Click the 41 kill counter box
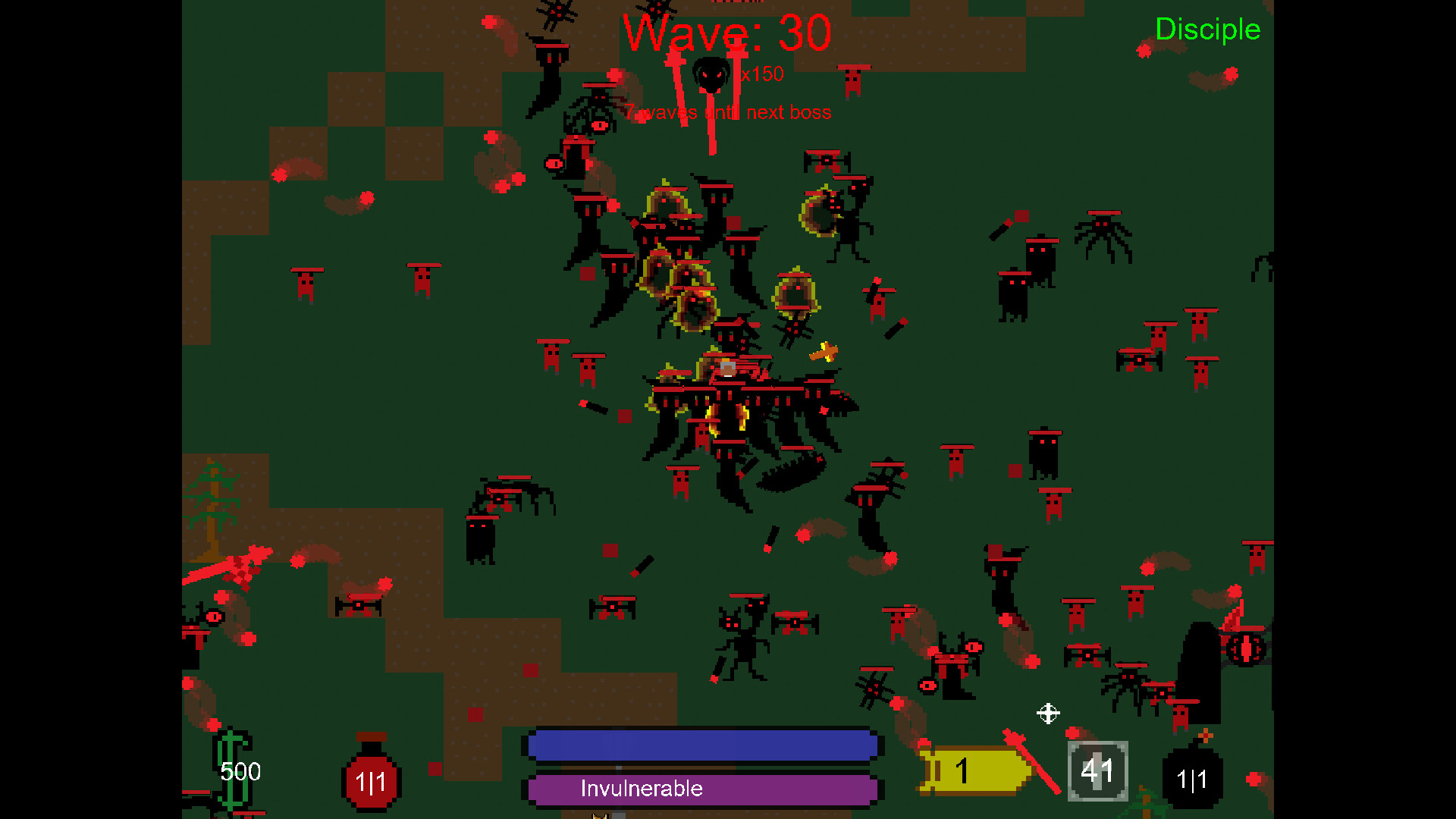 (1097, 770)
